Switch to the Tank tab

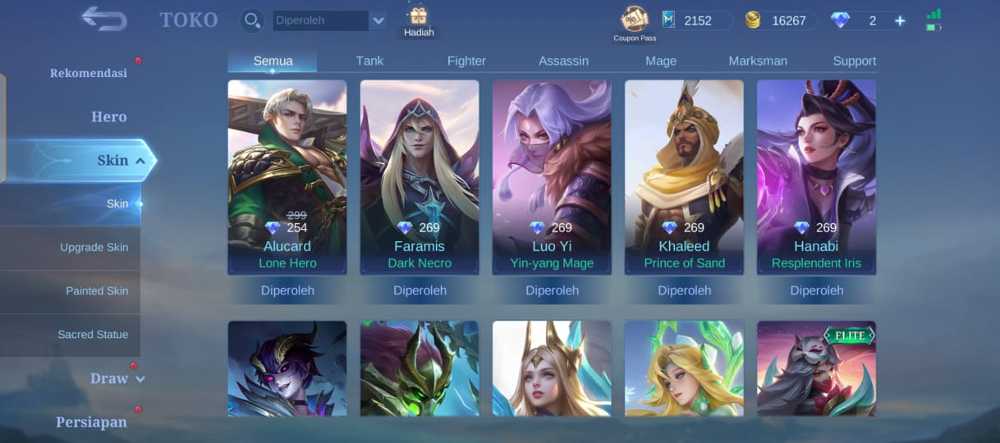tap(369, 61)
